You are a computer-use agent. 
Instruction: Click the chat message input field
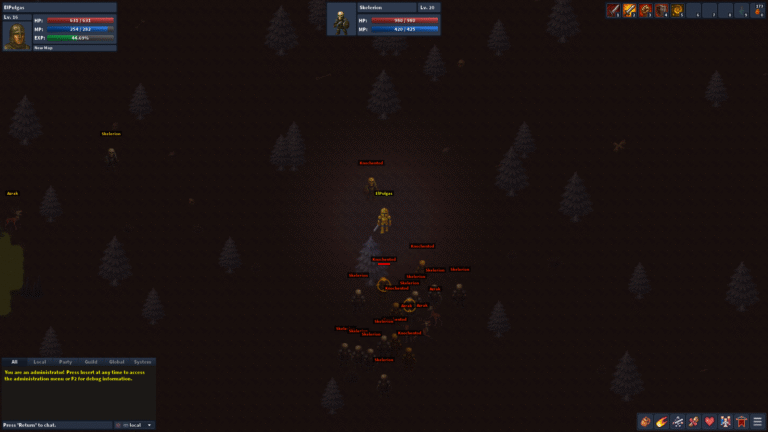[55, 425]
